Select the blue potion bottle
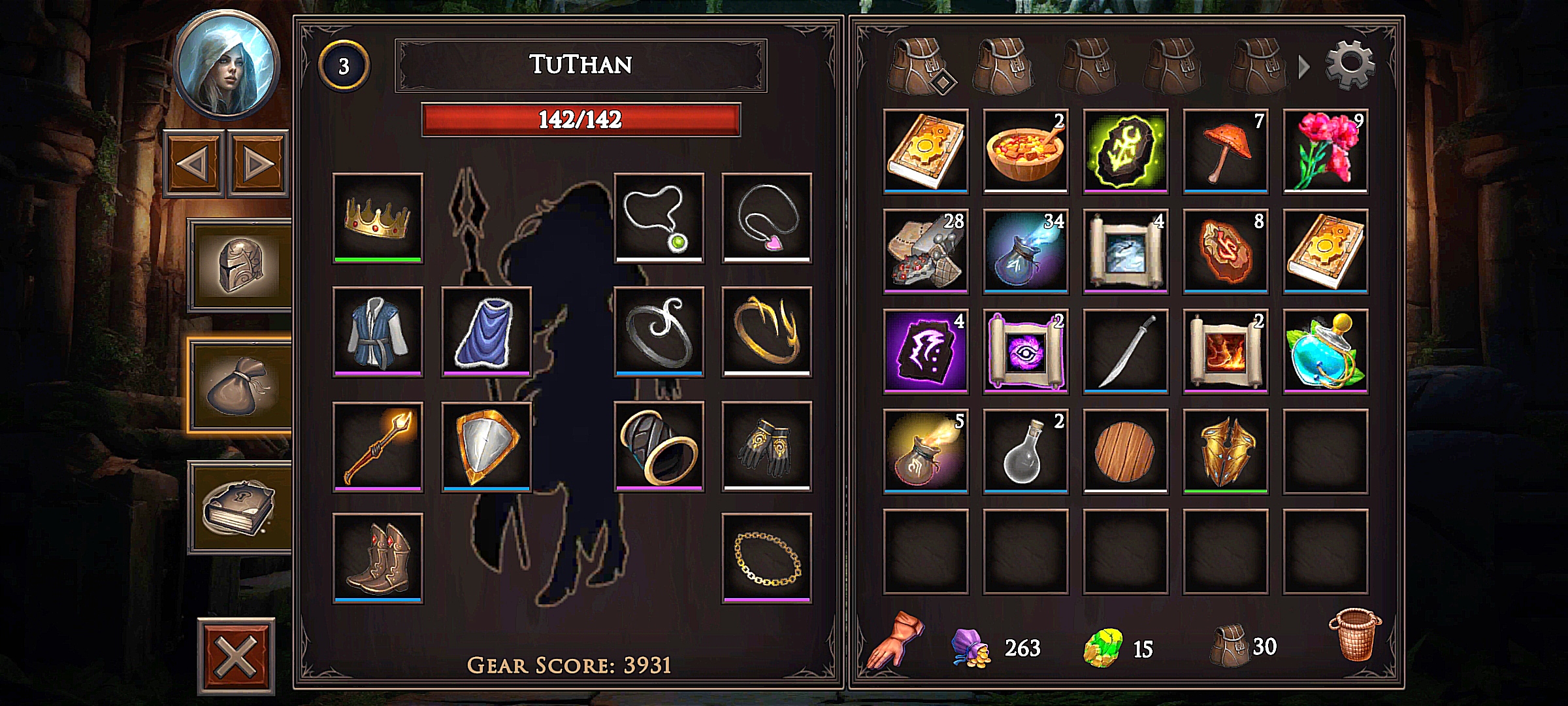 1325,351
